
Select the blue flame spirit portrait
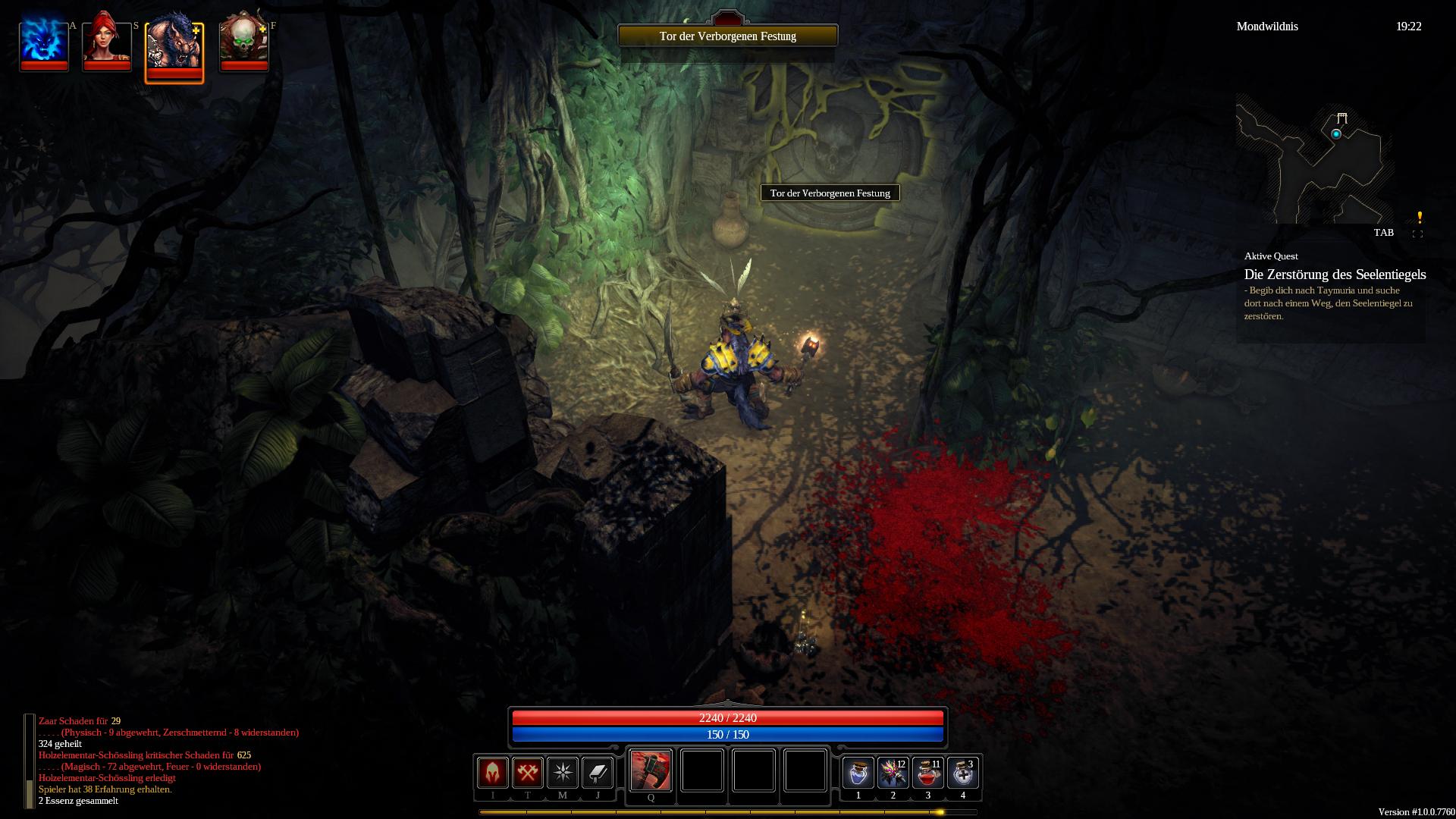(44, 40)
